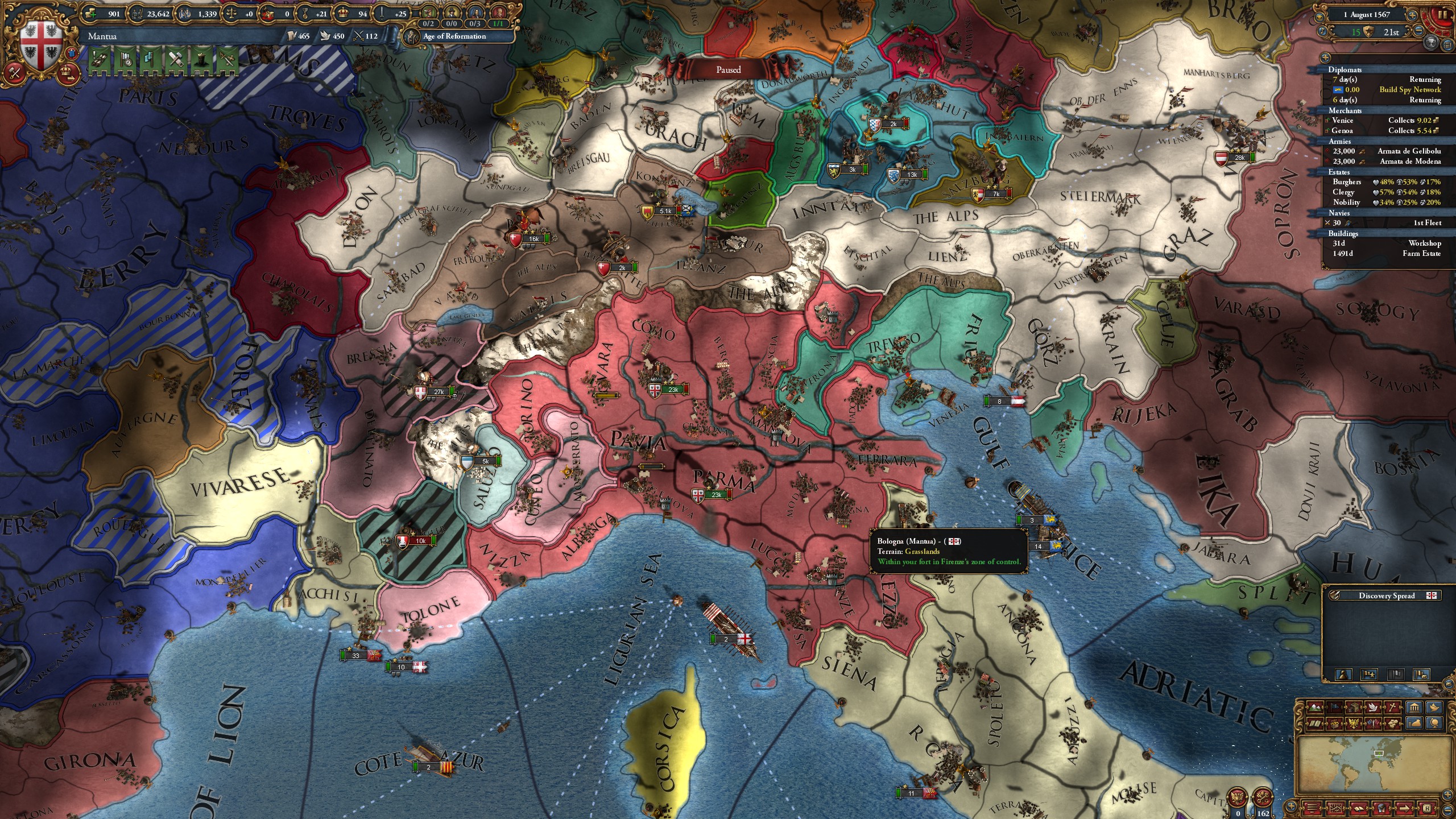Collapse the Estates section of the outliner
The height and width of the screenshot is (819, 1456).
pyautogui.click(x=1339, y=172)
